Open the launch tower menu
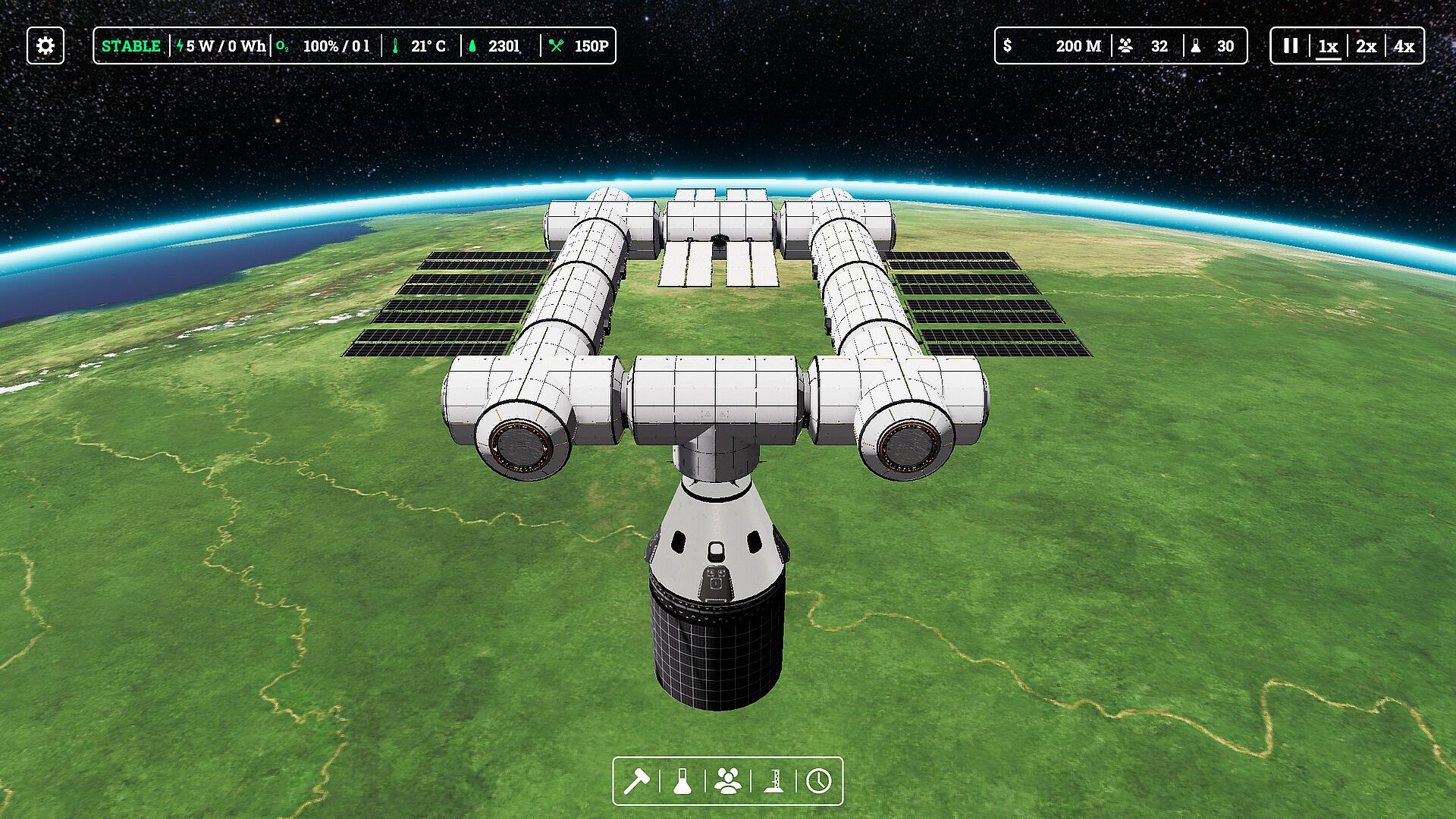Screen dimensions: 1456x819 click(x=773, y=781)
